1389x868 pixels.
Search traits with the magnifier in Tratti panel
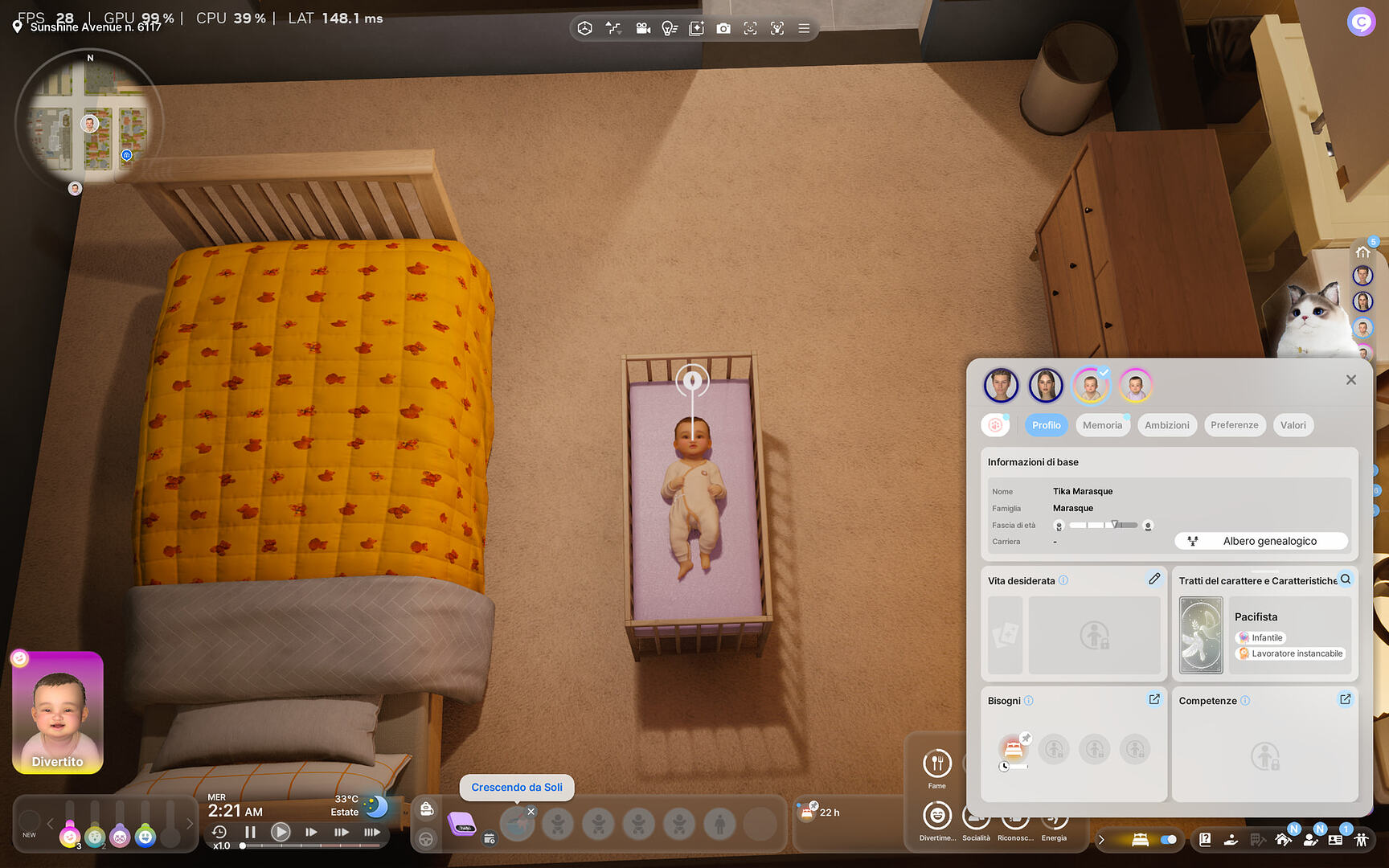point(1346,579)
